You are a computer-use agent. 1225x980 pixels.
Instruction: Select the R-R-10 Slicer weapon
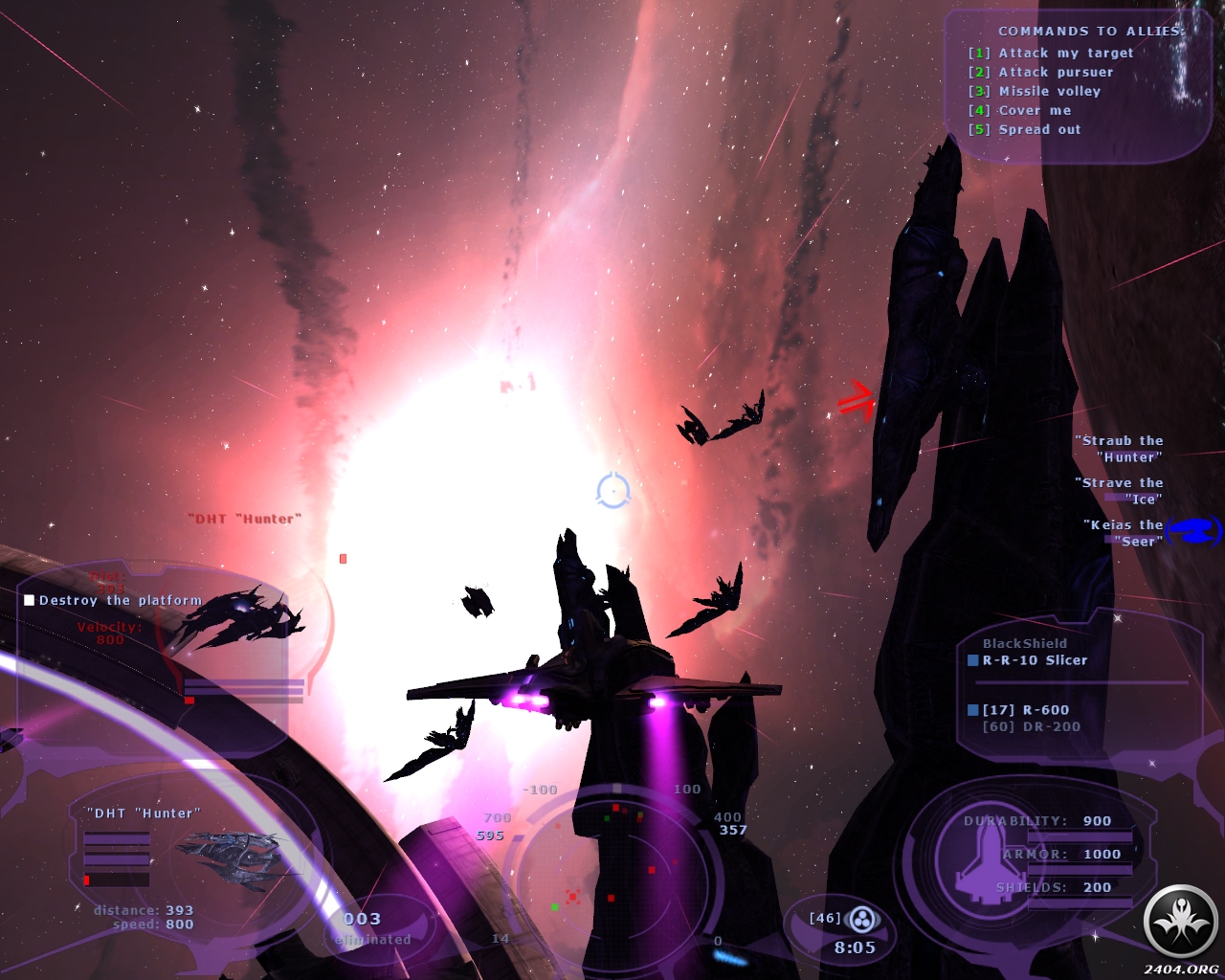pos(1034,660)
